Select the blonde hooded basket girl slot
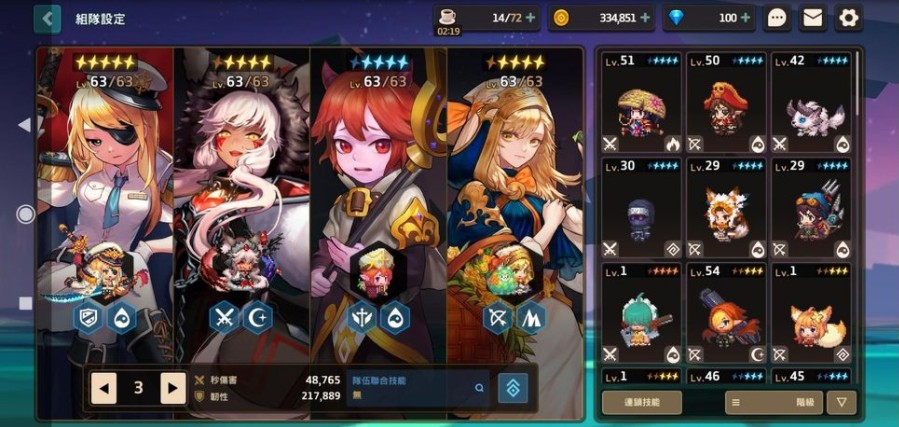899x427 pixels. 514,200
